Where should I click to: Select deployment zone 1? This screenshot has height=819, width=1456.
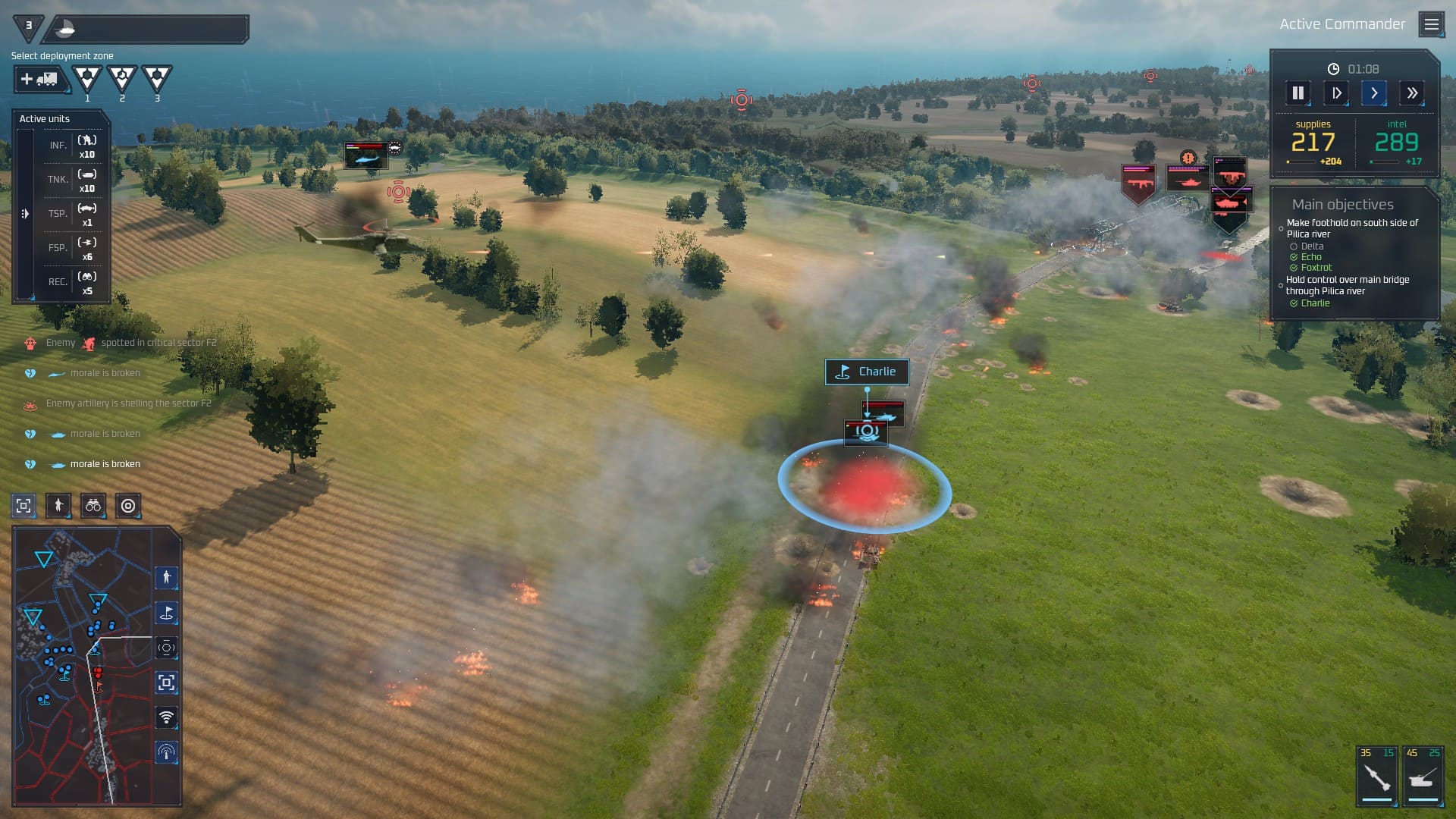[x=87, y=78]
